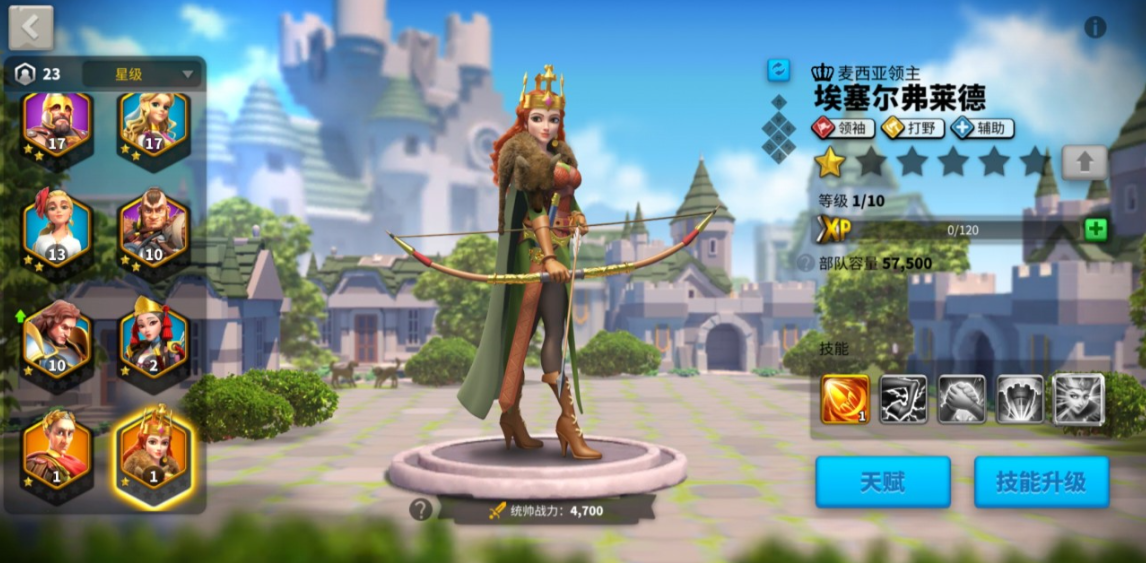Open the 星级 sort dropdown

tap(142, 74)
